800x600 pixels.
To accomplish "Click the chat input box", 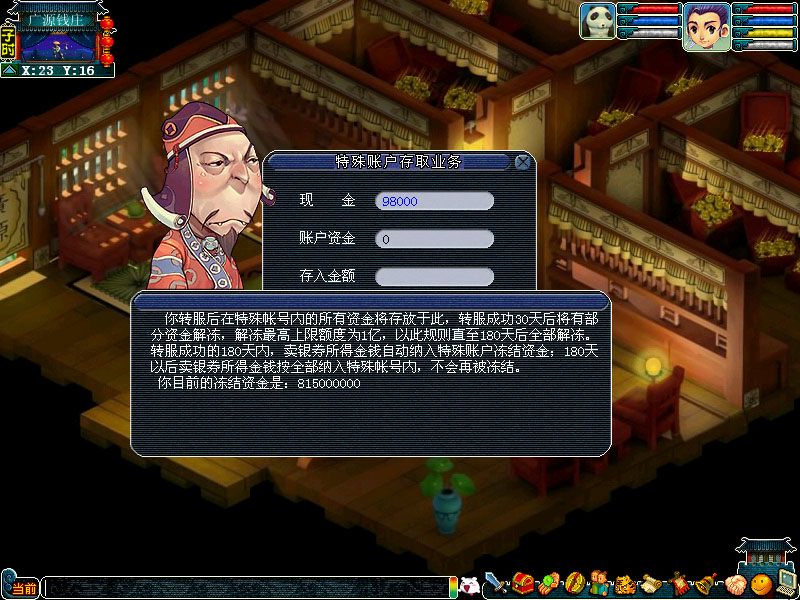I will [245, 587].
